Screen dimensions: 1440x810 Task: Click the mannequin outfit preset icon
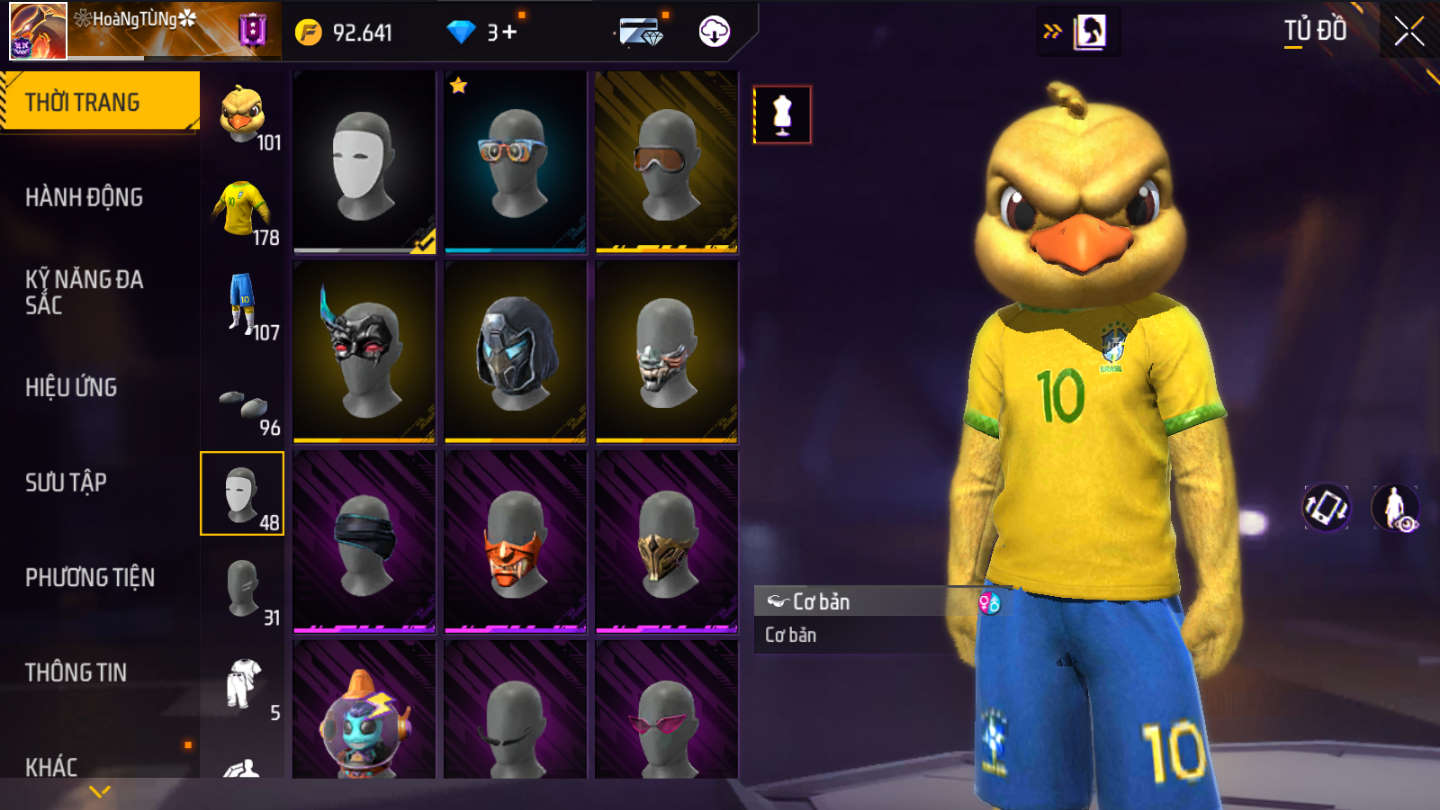pyautogui.click(x=782, y=114)
